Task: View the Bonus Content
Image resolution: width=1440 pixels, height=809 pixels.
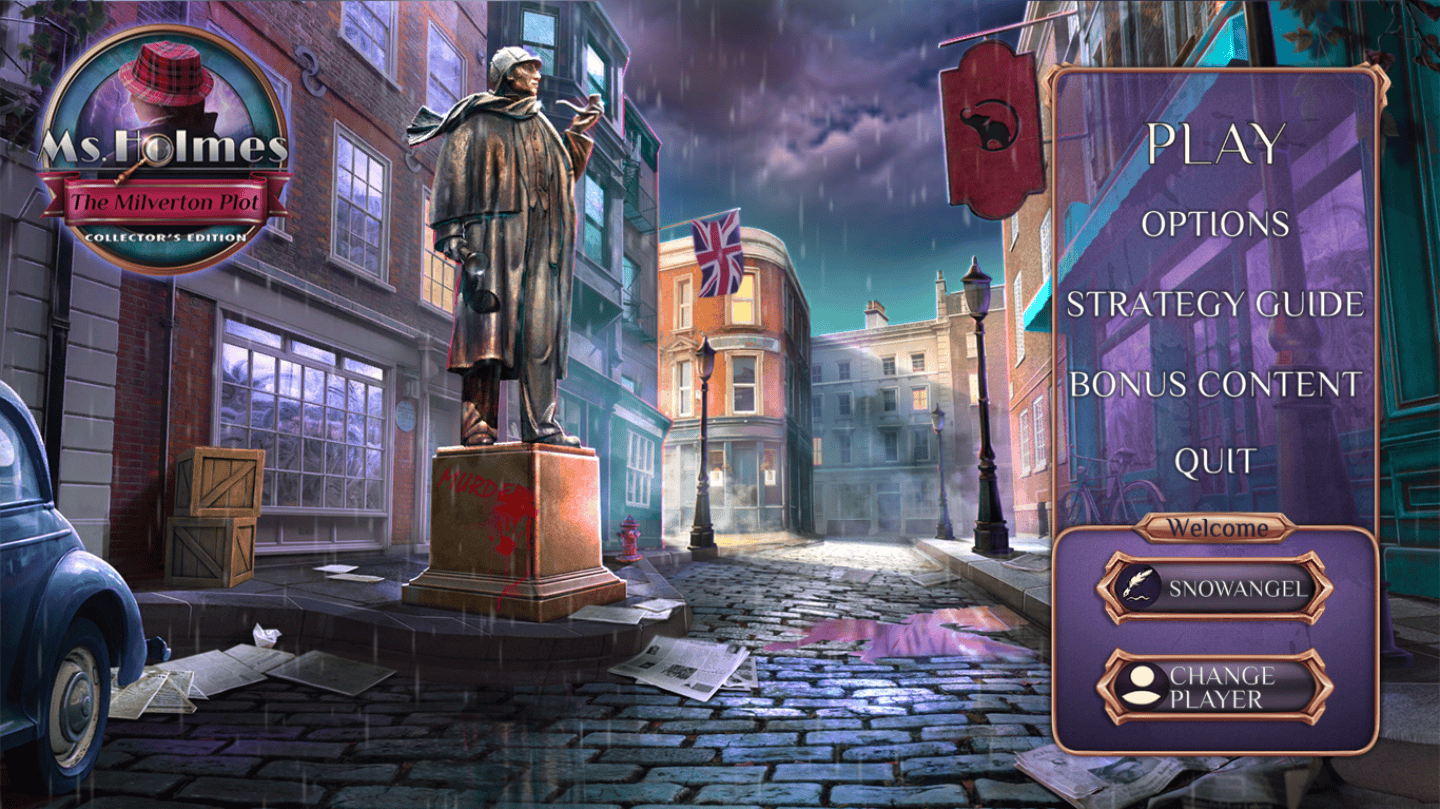Action: [1215, 384]
